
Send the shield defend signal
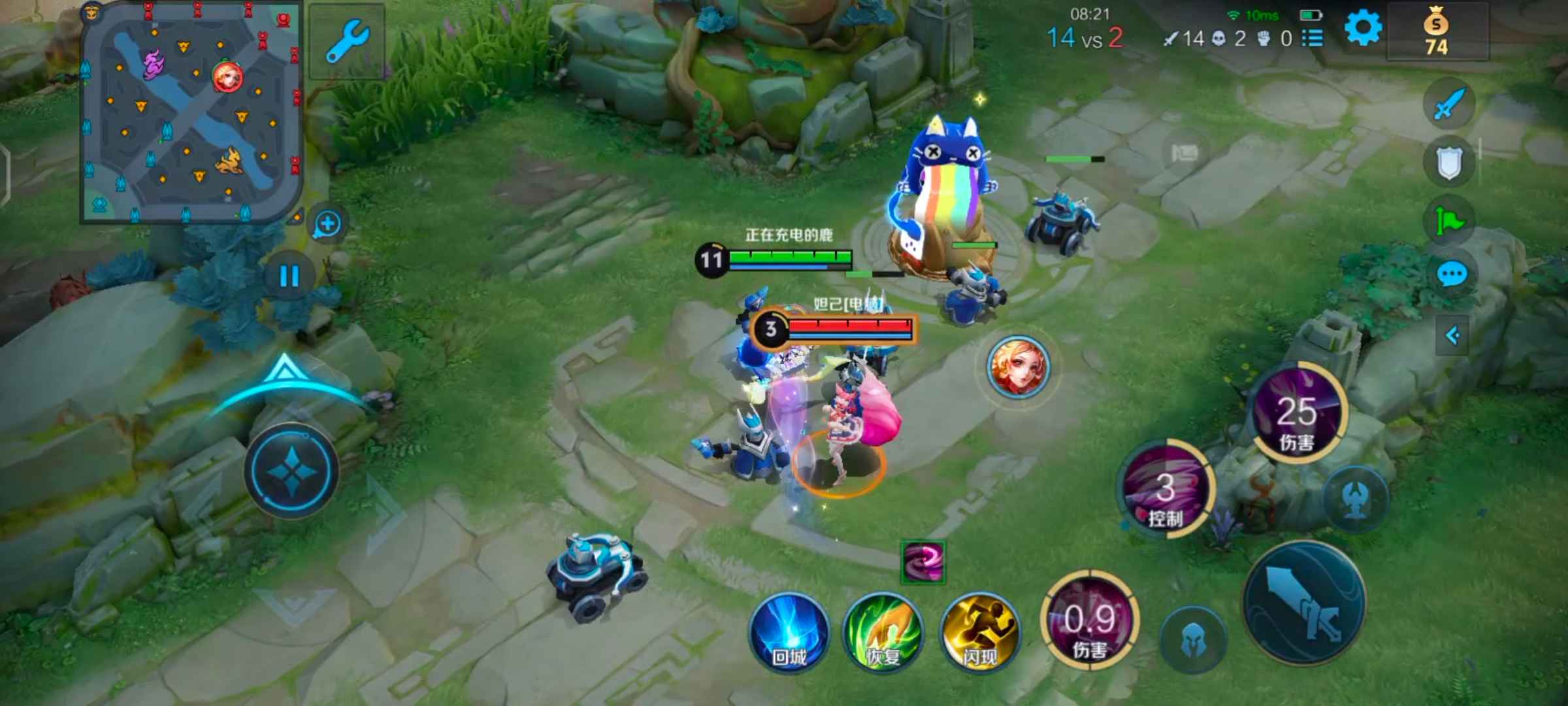click(x=1449, y=162)
